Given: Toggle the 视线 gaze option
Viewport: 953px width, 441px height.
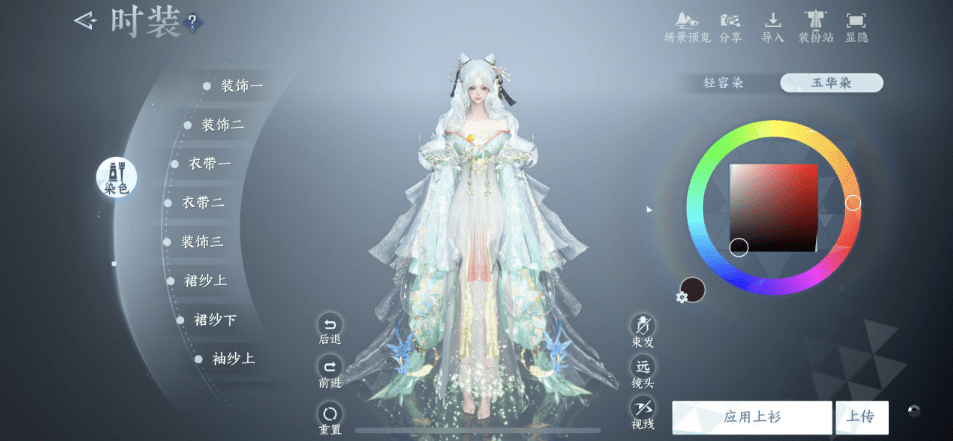Looking at the screenshot, I should (642, 412).
